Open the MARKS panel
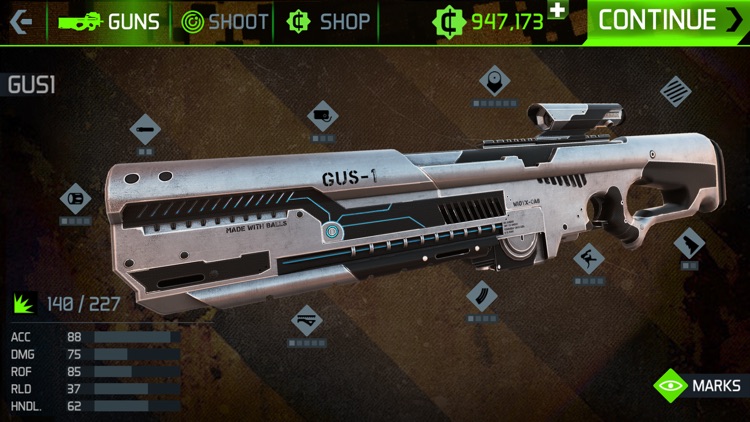 click(698, 385)
